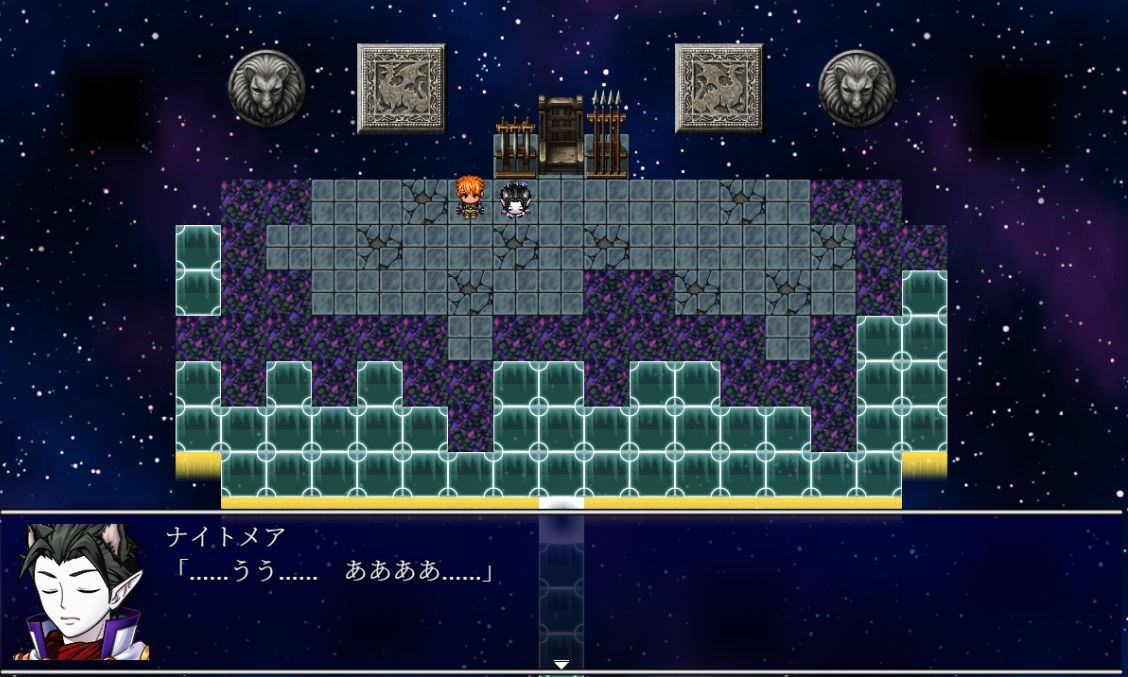The image size is (1128, 677).
Task: Advance dialogue with the white continue arrow
Action: pyautogui.click(x=561, y=664)
